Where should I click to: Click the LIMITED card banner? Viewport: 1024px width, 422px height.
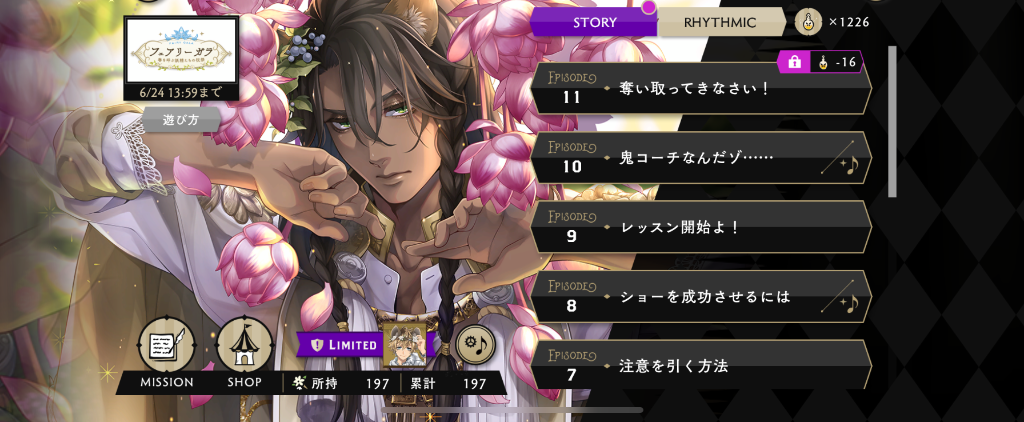(x=362, y=345)
